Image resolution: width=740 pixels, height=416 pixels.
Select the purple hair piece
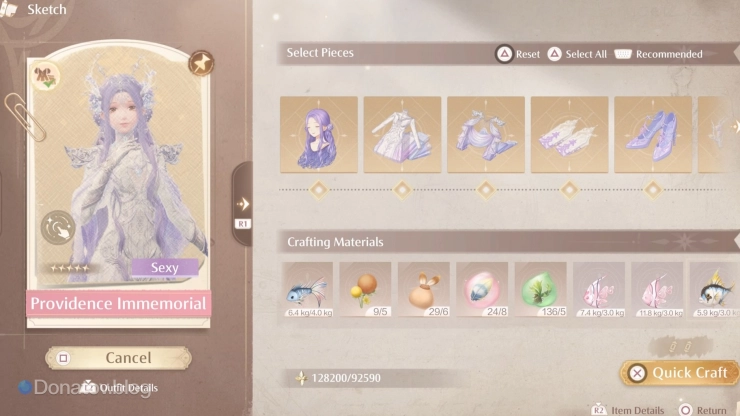[319, 135]
